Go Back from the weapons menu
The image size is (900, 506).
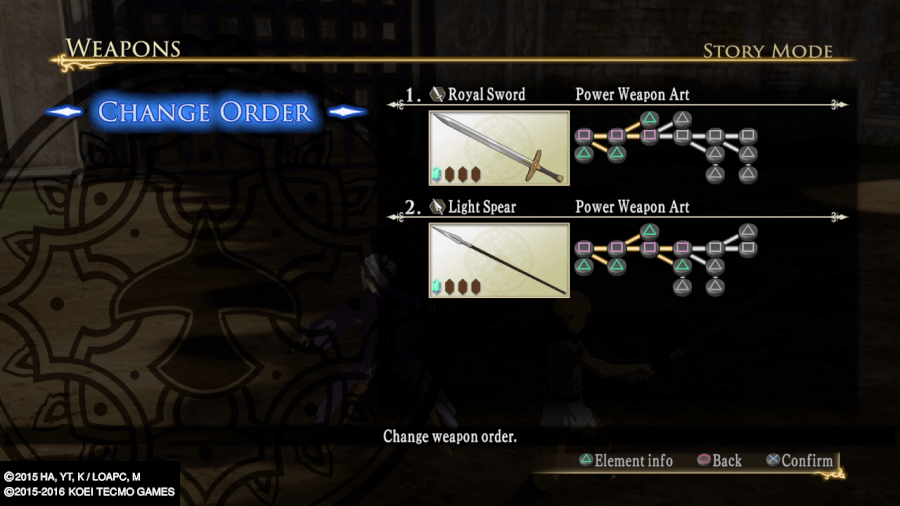tap(719, 461)
